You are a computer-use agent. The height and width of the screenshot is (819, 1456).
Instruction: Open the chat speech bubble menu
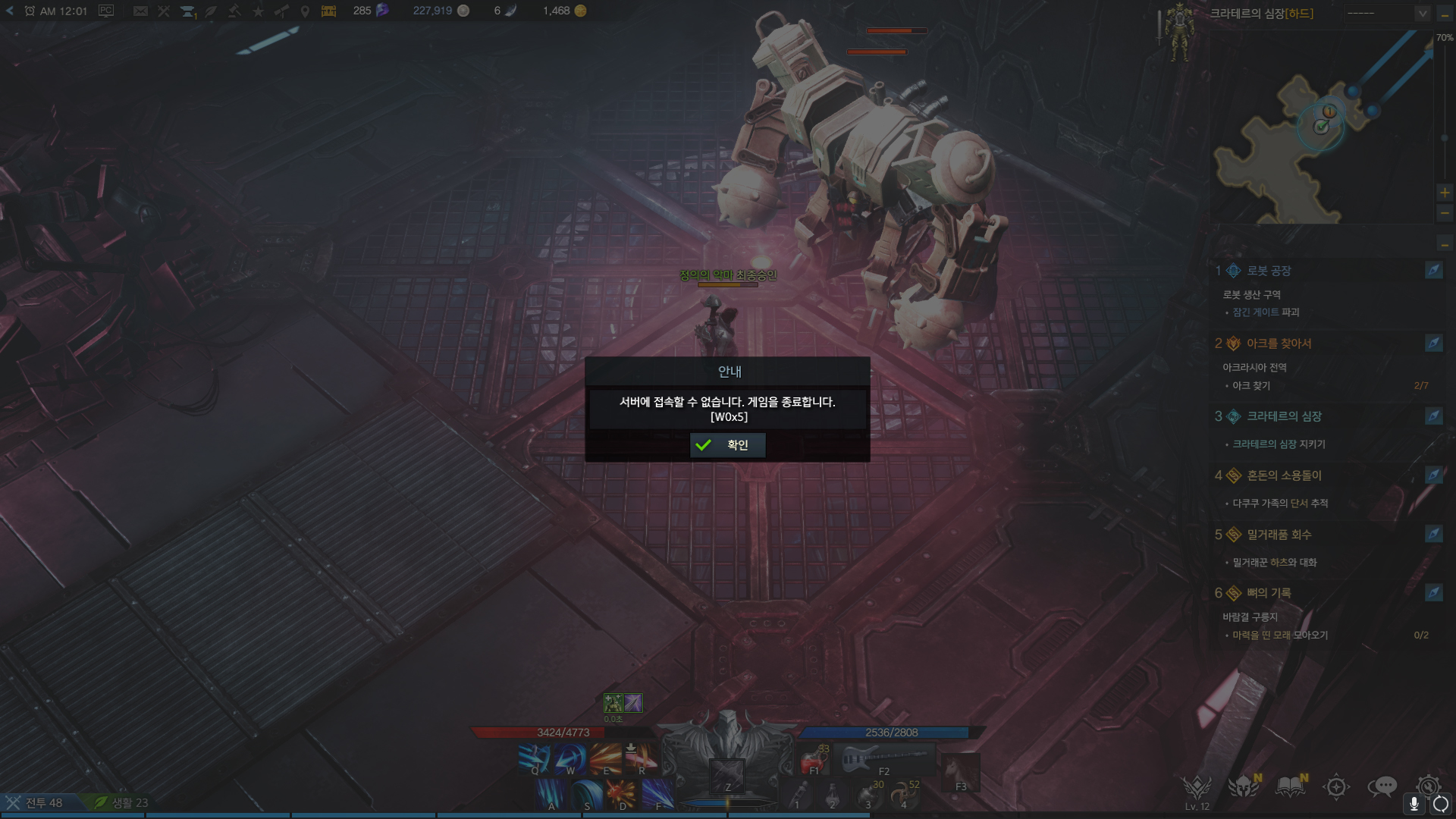pos(1382,786)
